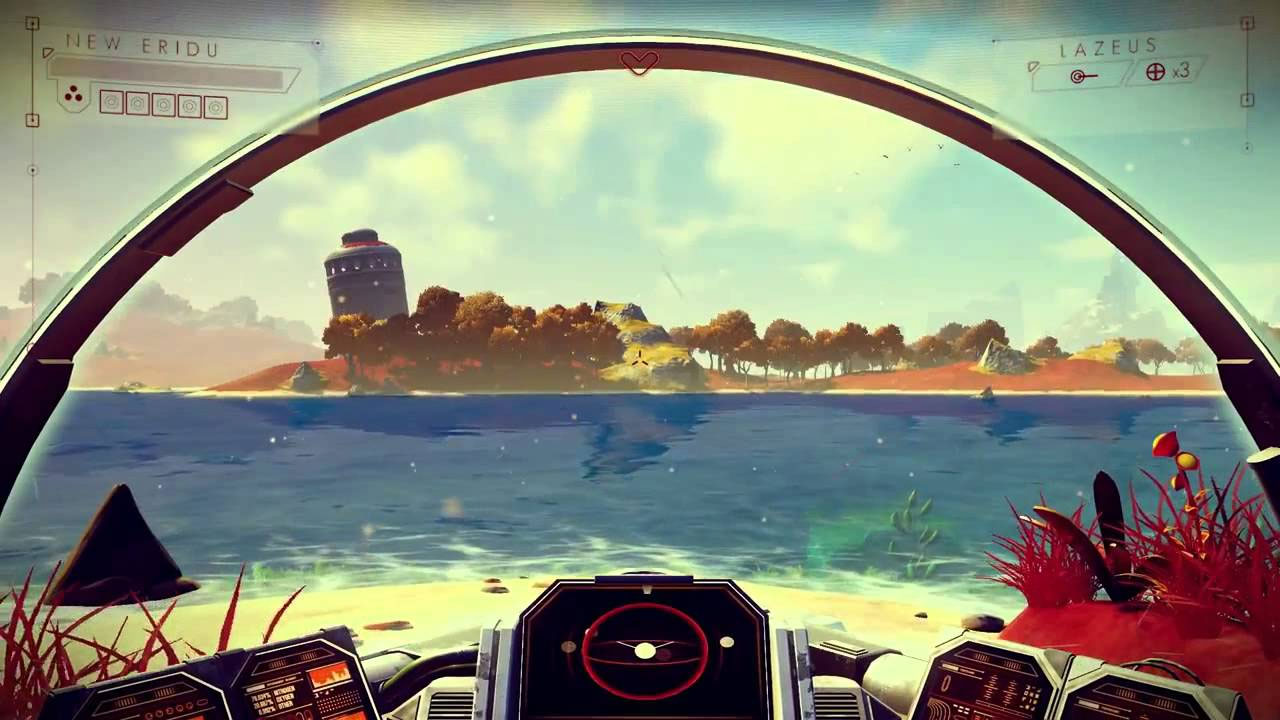Click the Lazeus weapon mode icon

pyautogui.click(x=1077, y=76)
